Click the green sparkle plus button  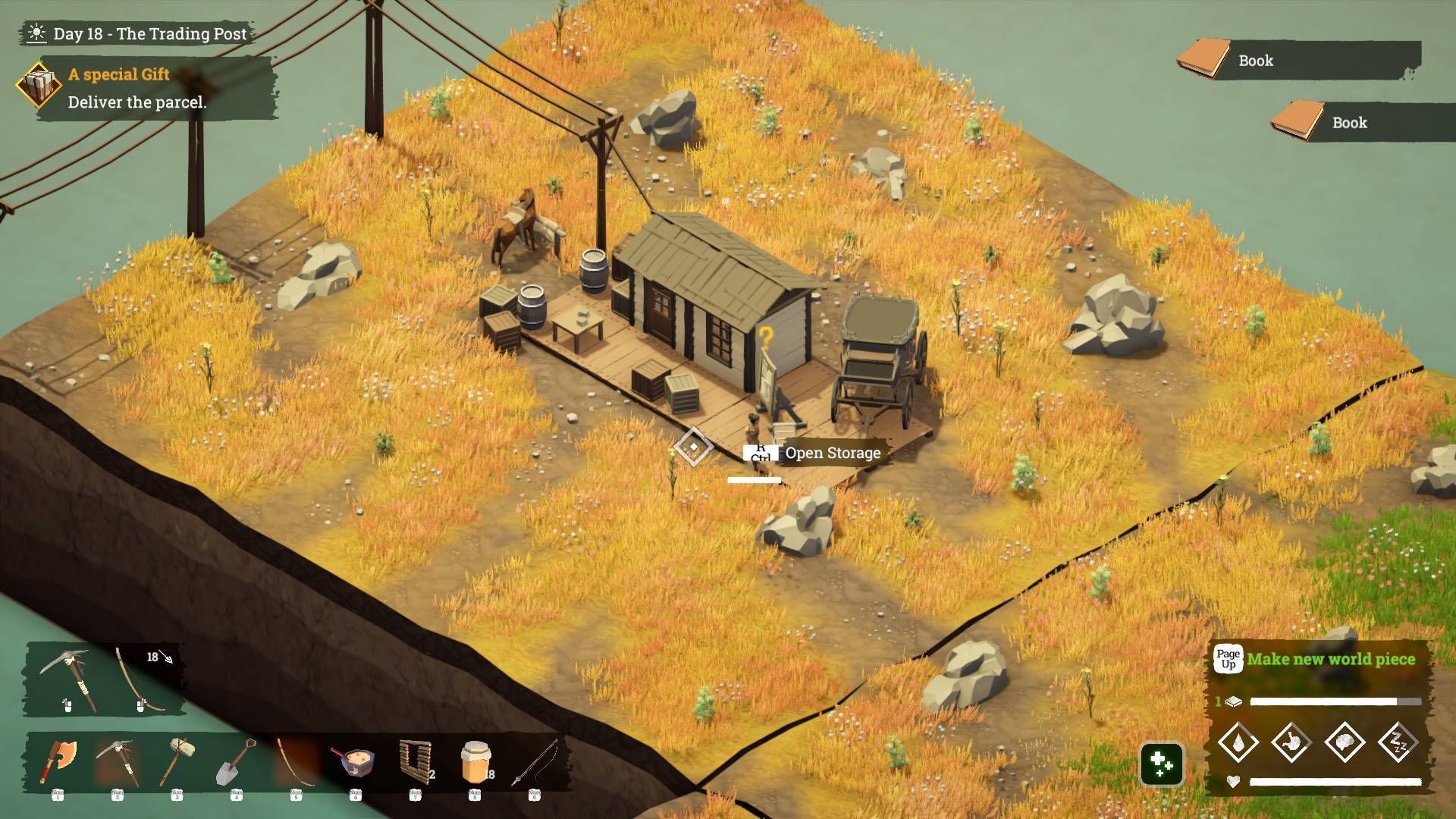tap(1162, 764)
